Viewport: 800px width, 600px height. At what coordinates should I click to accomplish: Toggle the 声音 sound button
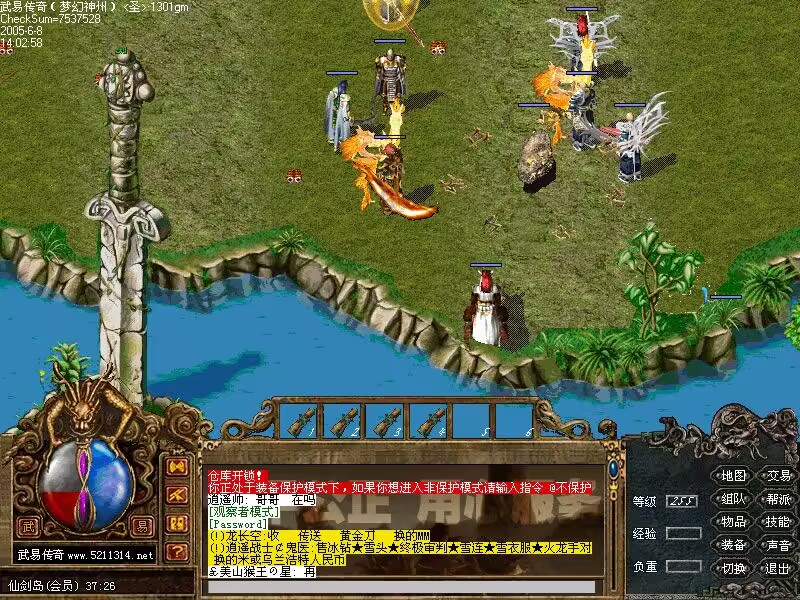(778, 544)
